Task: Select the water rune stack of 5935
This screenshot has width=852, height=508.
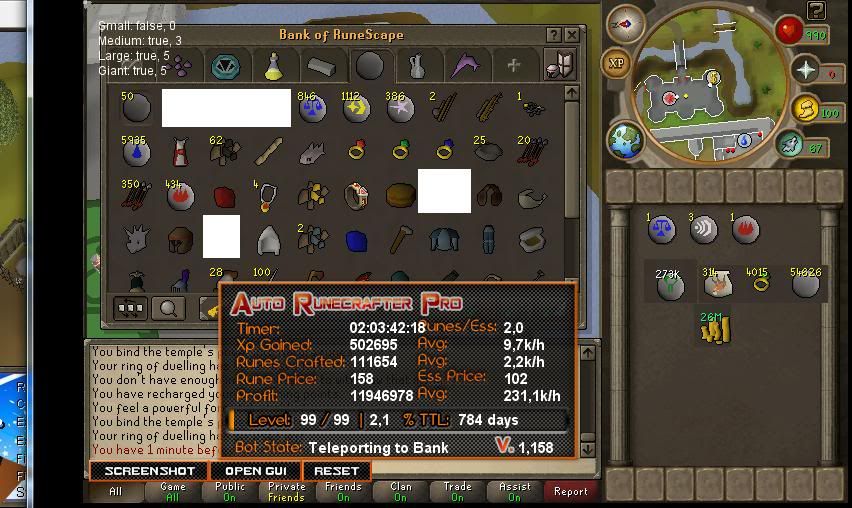Action: click(136, 152)
